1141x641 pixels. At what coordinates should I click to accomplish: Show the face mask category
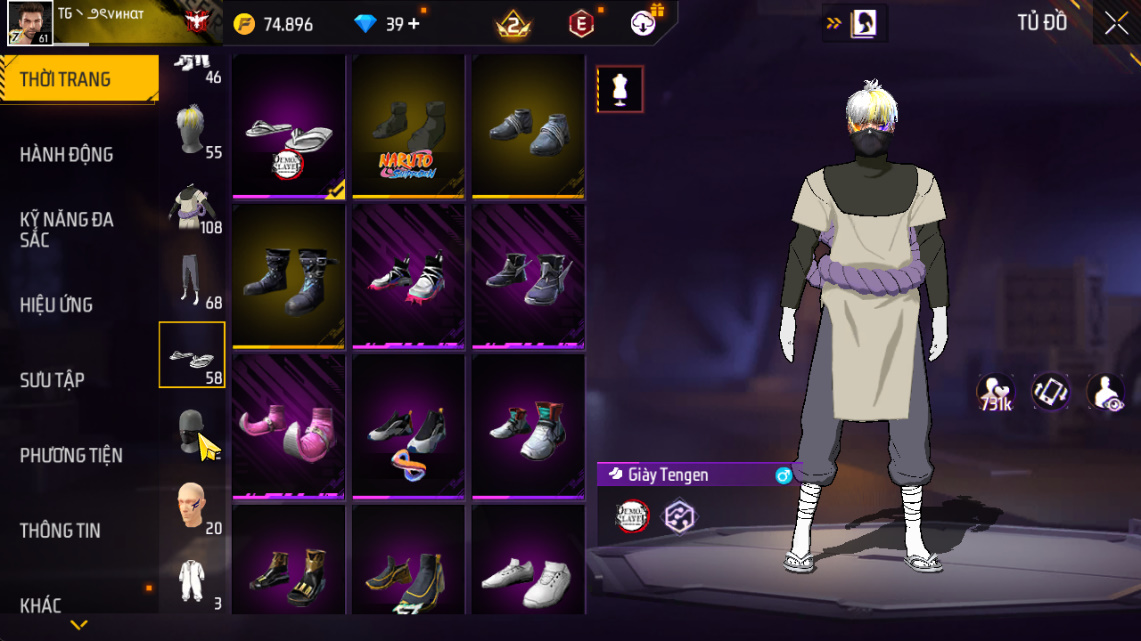pyautogui.click(x=191, y=430)
